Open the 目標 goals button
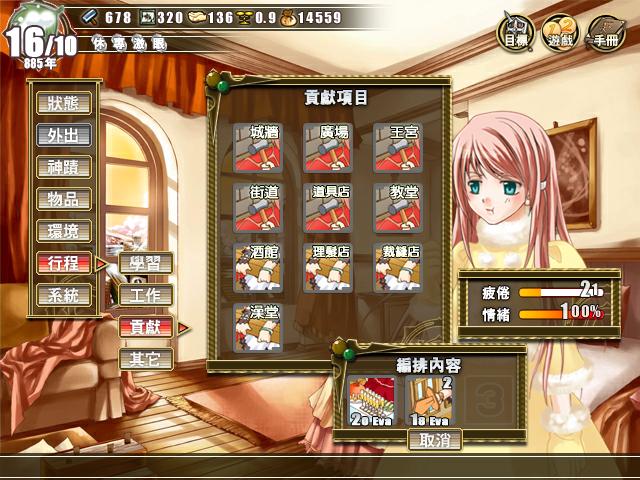The width and height of the screenshot is (640, 480). pyautogui.click(x=517, y=33)
